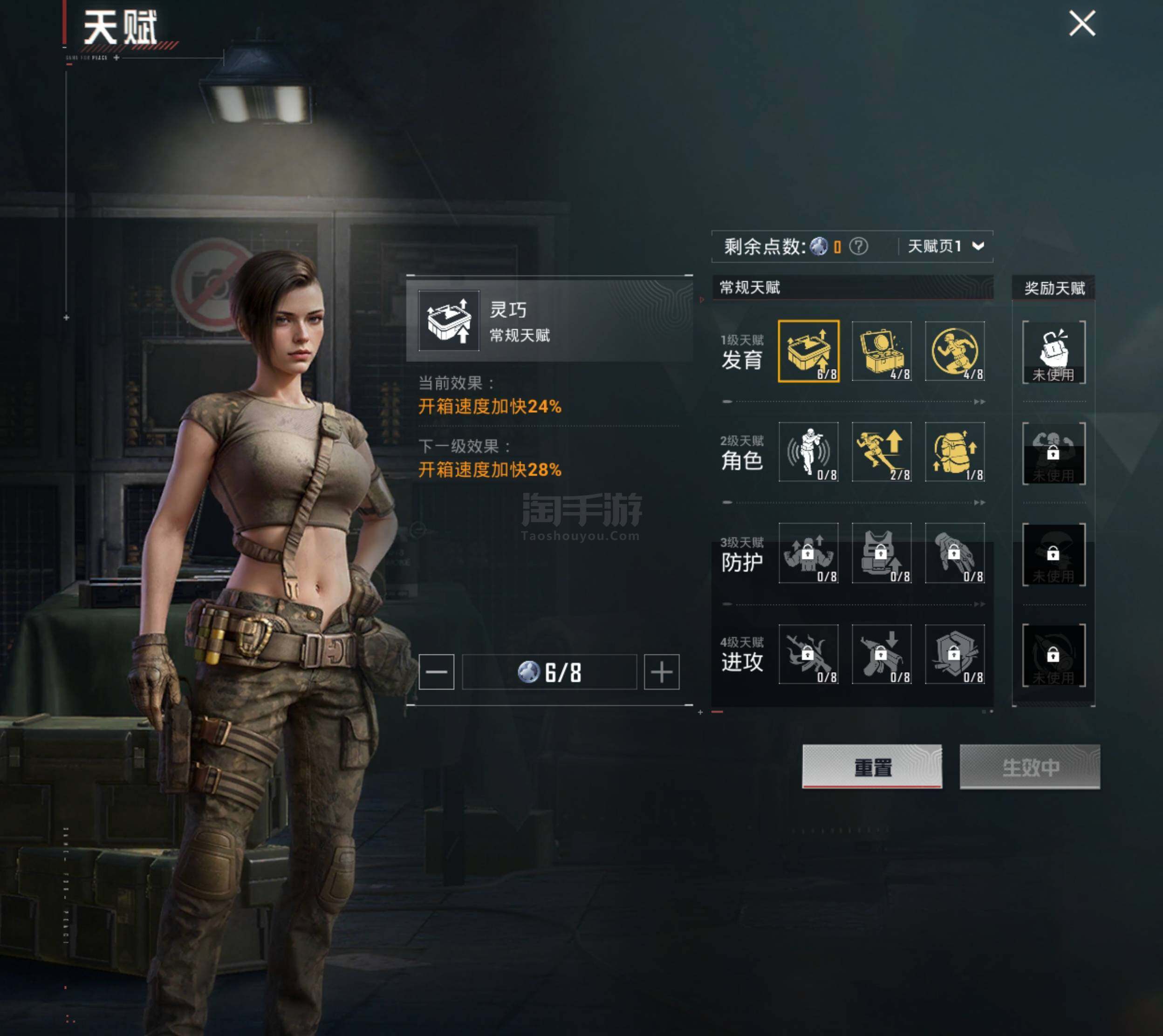Click the locked muscular figure defense talent
This screenshot has width=1163, height=1036.
(808, 553)
